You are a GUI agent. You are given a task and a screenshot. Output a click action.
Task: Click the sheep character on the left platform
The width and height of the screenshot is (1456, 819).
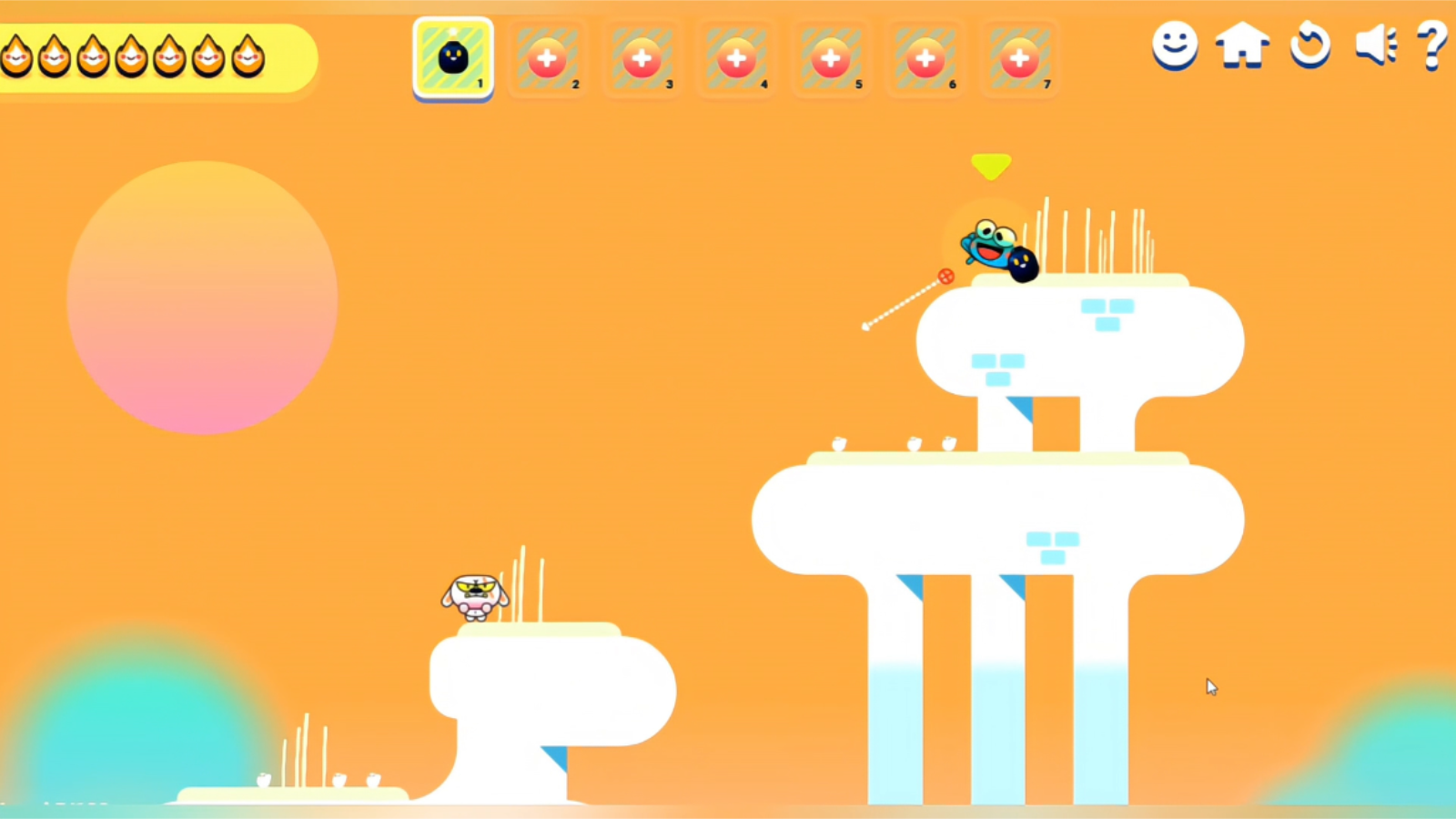tap(475, 596)
